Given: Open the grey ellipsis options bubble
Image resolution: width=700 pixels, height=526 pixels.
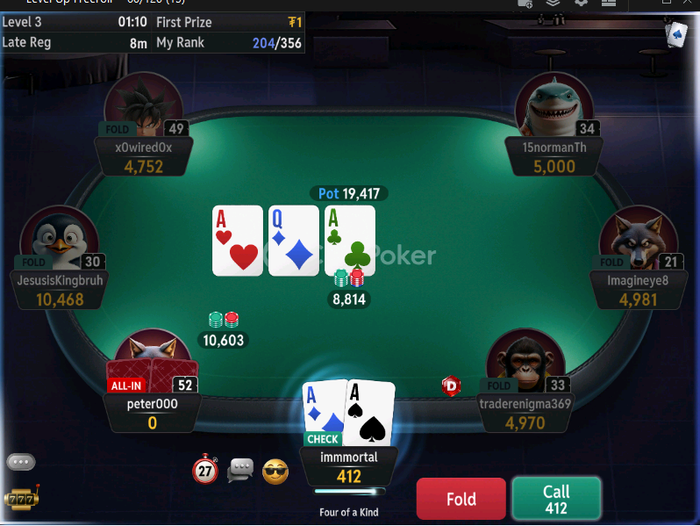Looking at the screenshot, I should point(20,462).
